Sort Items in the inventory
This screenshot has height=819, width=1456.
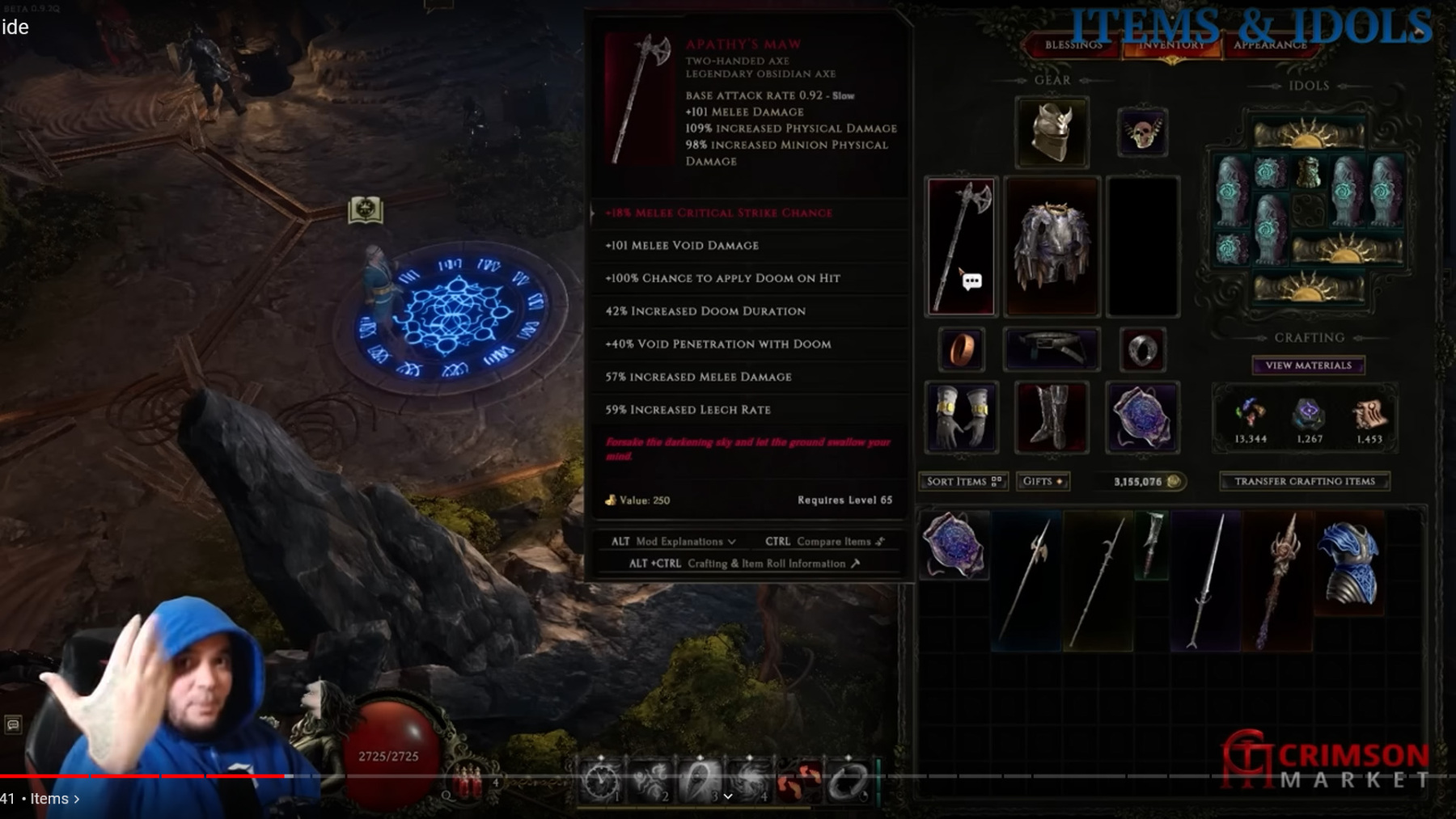[x=963, y=481]
